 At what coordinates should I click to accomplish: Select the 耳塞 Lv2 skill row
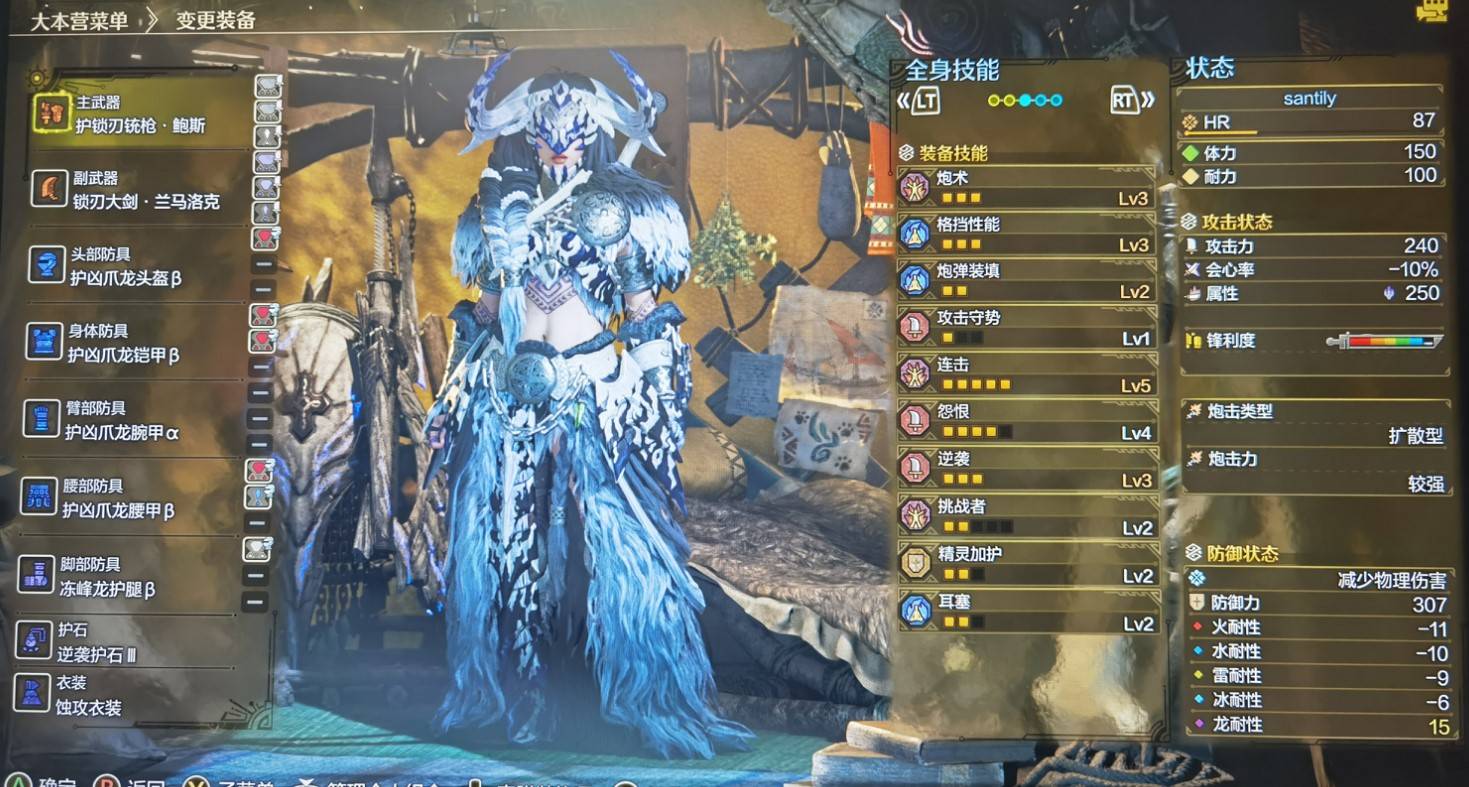(1027, 612)
